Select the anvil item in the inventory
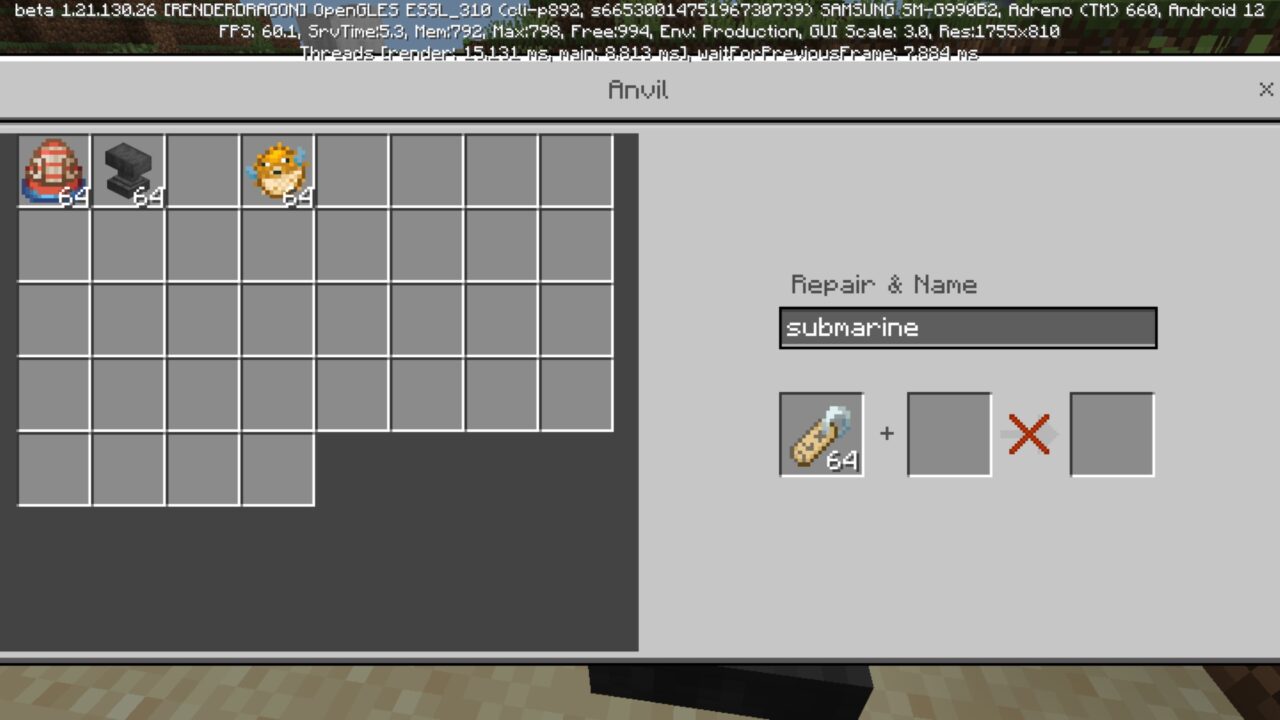Screen dimensions: 1280x720 (128, 170)
